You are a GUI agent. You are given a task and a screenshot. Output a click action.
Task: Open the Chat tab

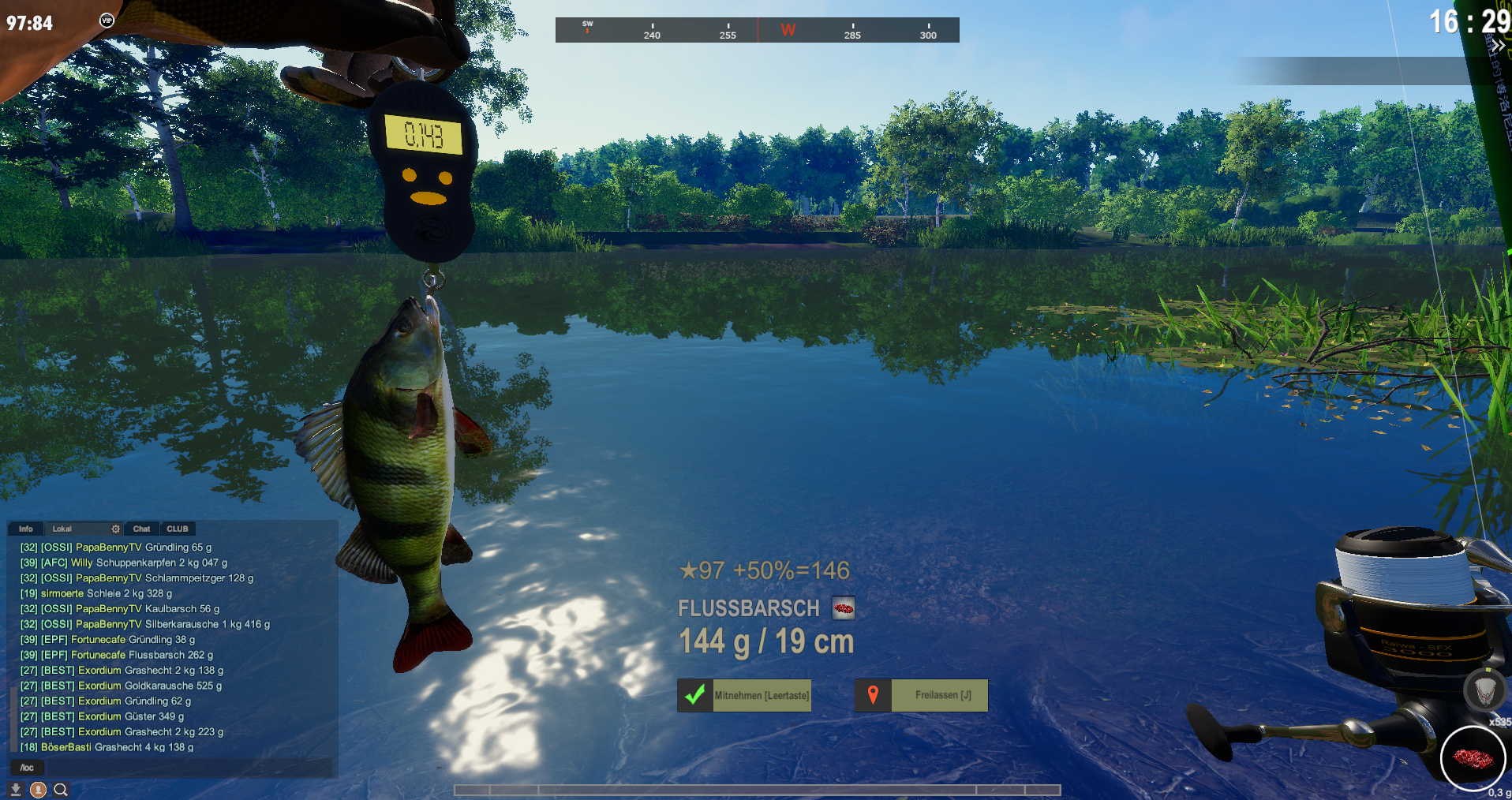142,529
